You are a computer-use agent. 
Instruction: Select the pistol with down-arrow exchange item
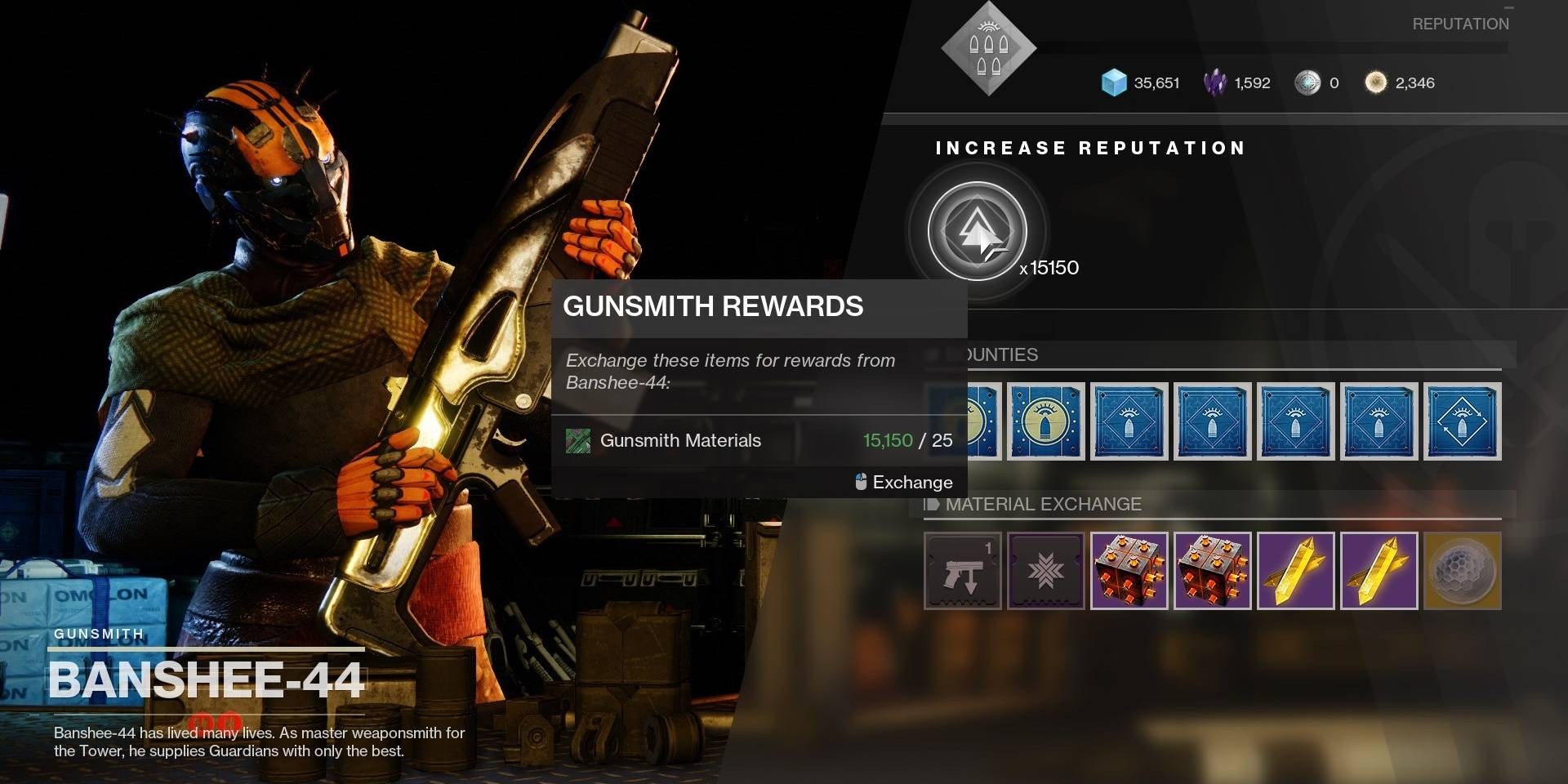tap(962, 572)
